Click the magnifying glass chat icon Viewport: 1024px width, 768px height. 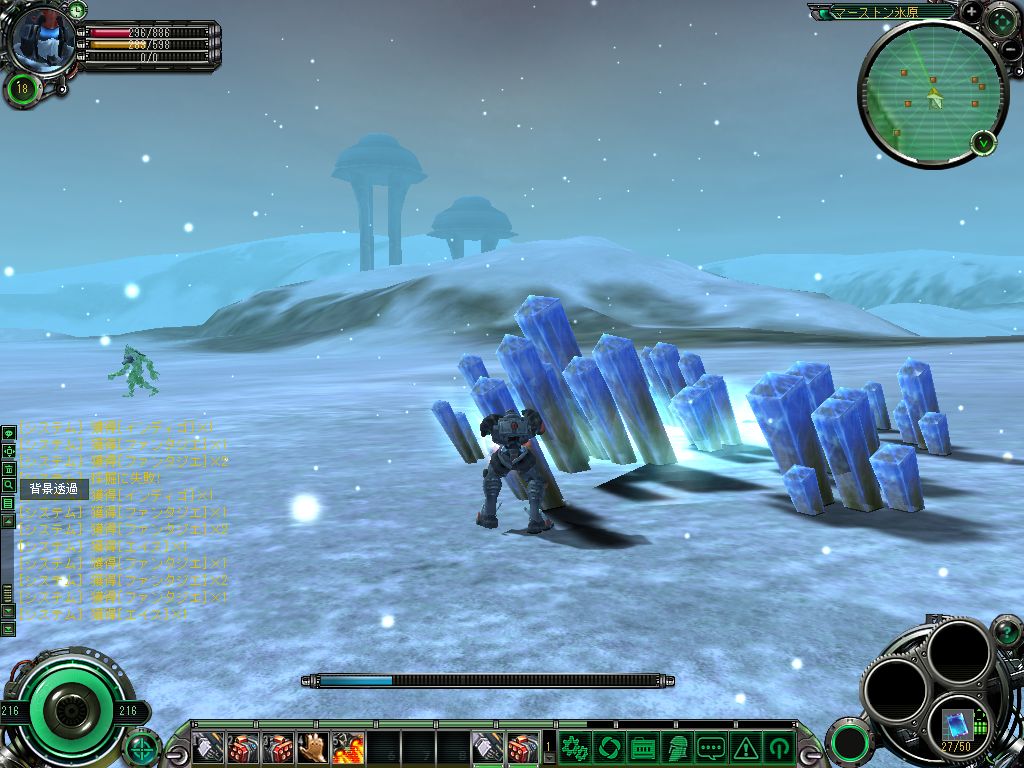point(8,485)
